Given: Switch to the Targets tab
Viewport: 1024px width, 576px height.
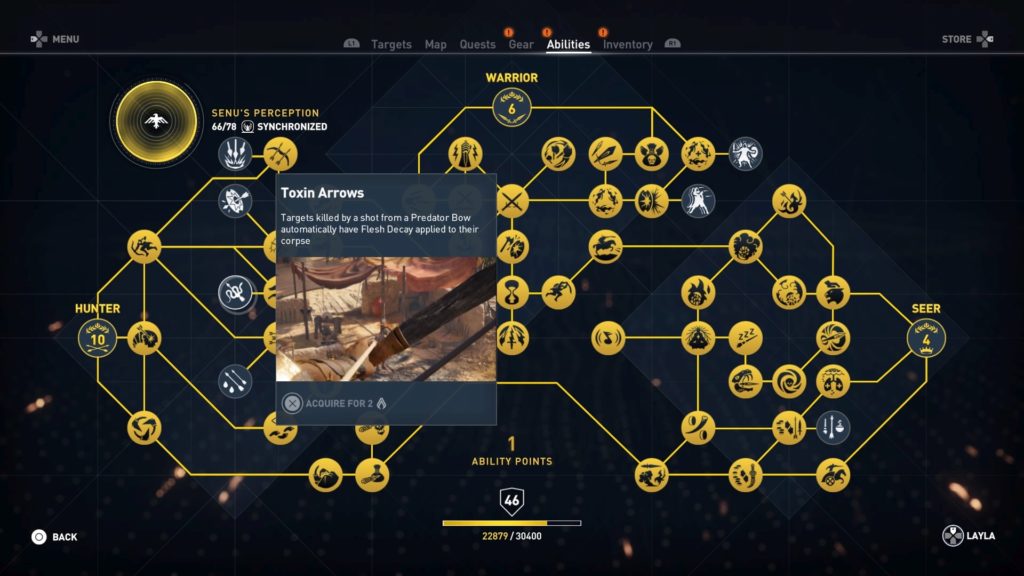Looking at the screenshot, I should pyautogui.click(x=391, y=44).
